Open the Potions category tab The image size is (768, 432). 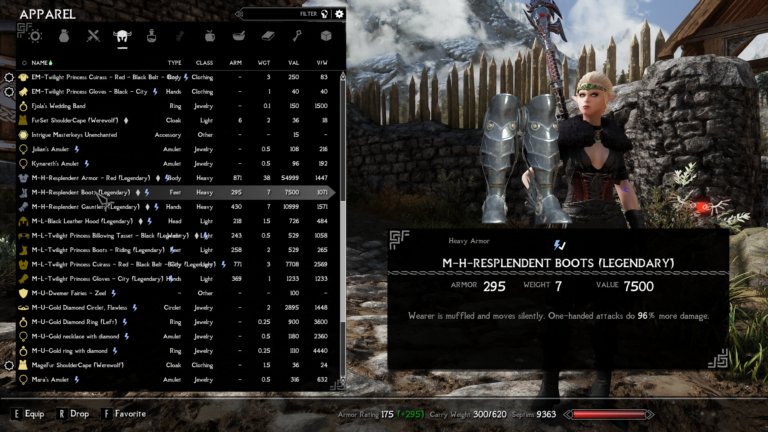pos(151,36)
